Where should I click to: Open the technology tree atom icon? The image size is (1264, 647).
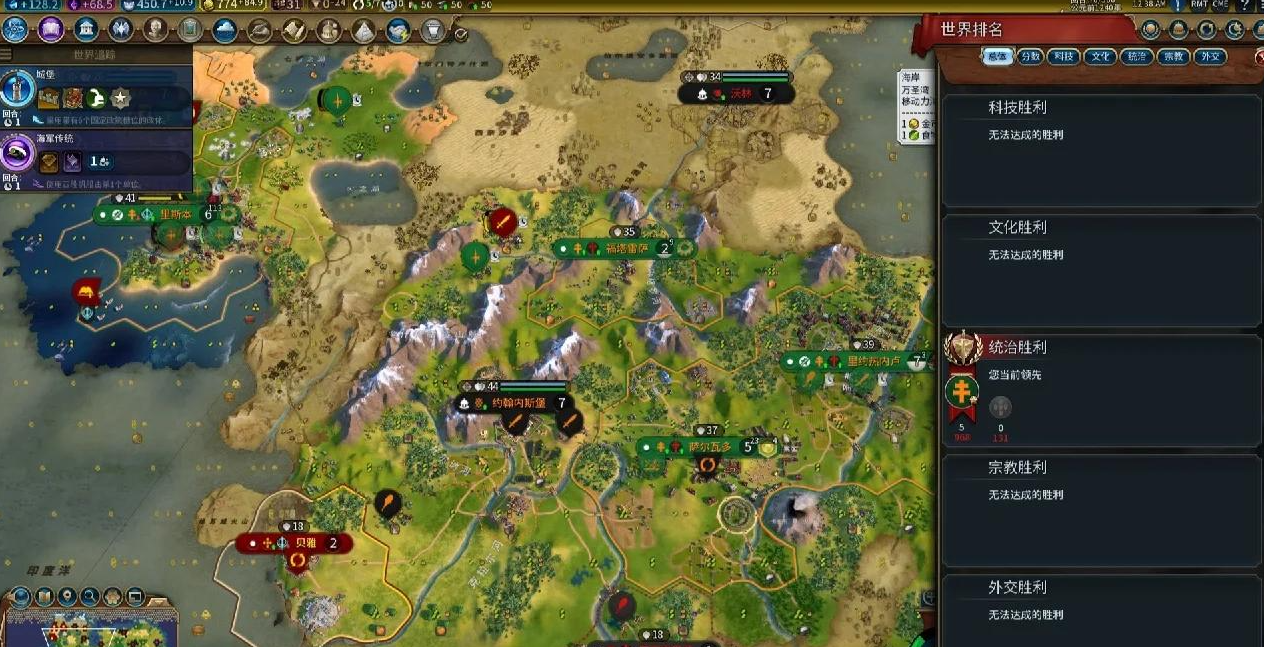[x=15, y=29]
